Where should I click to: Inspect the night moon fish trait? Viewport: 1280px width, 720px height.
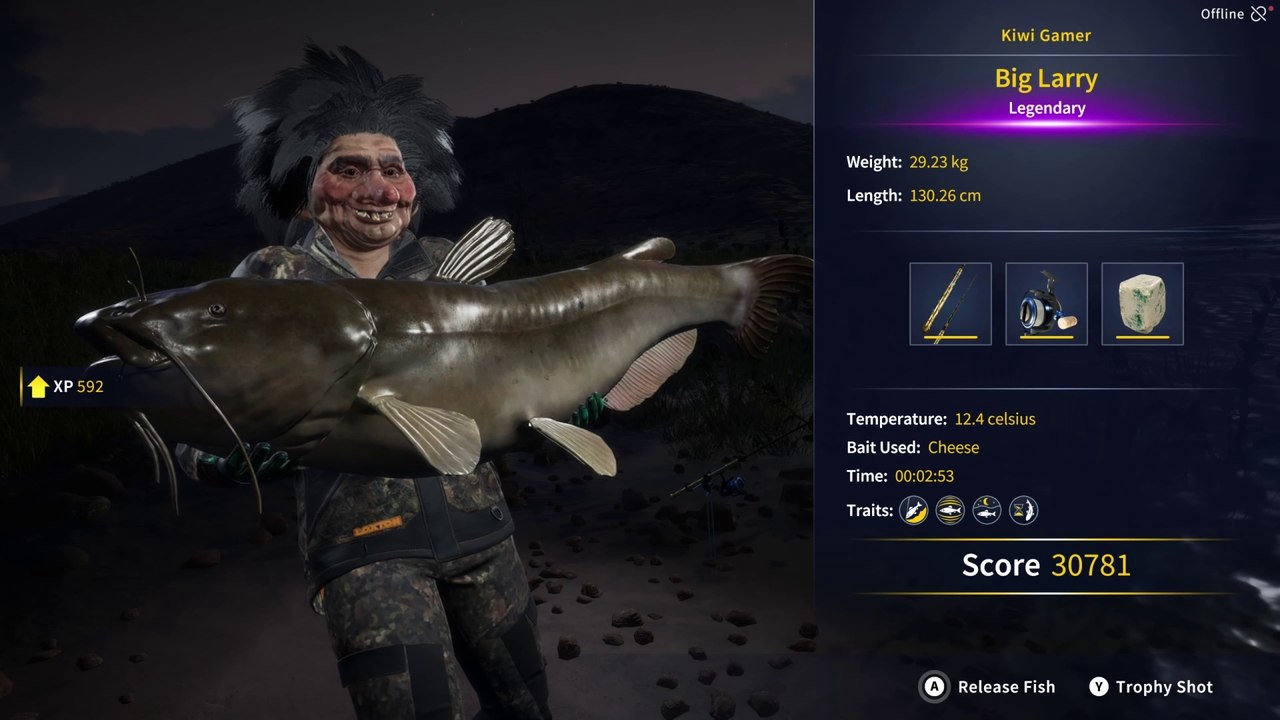point(987,511)
